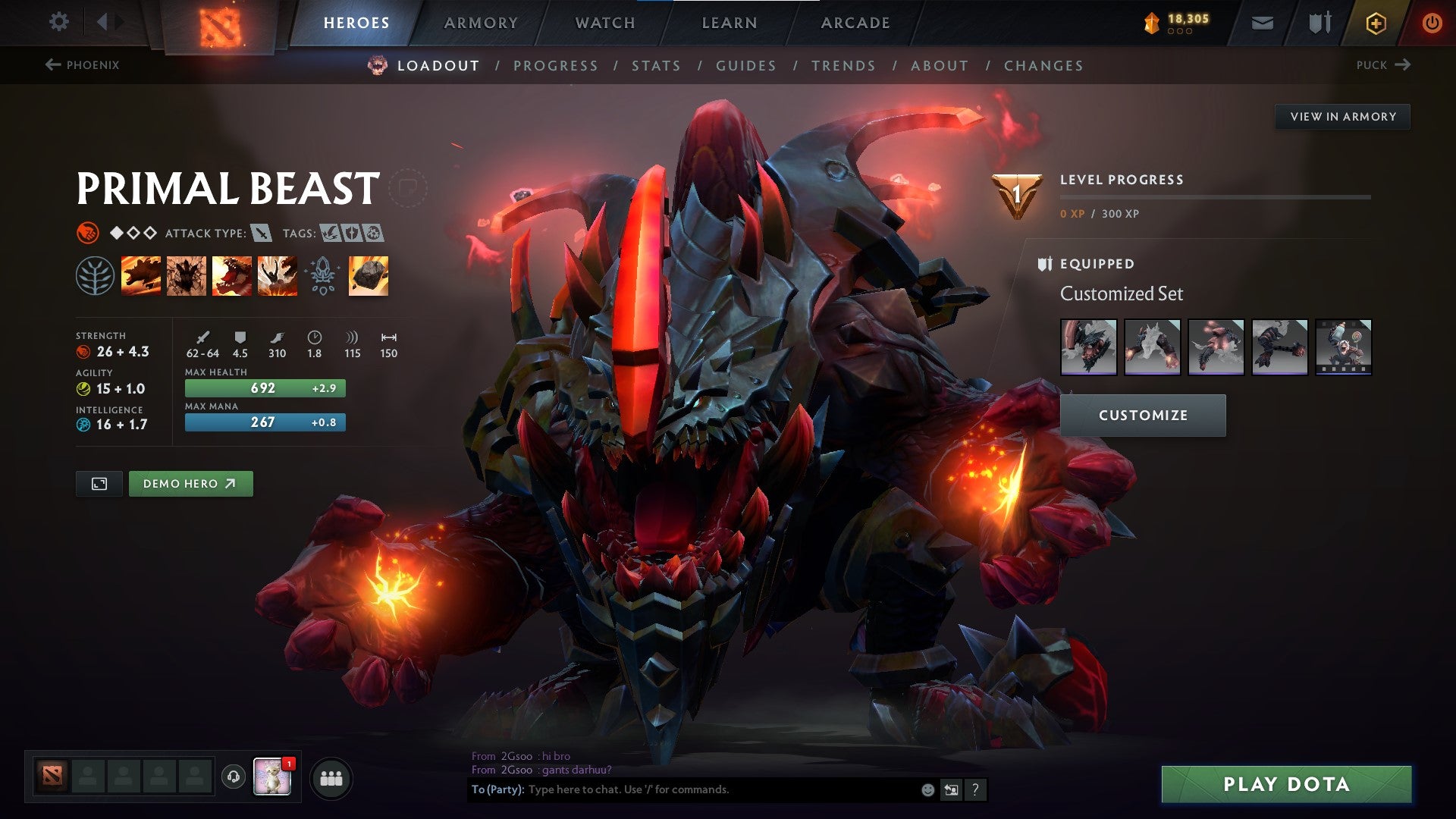Switch to the STATS tab
The height and width of the screenshot is (819, 1456).
657,66
